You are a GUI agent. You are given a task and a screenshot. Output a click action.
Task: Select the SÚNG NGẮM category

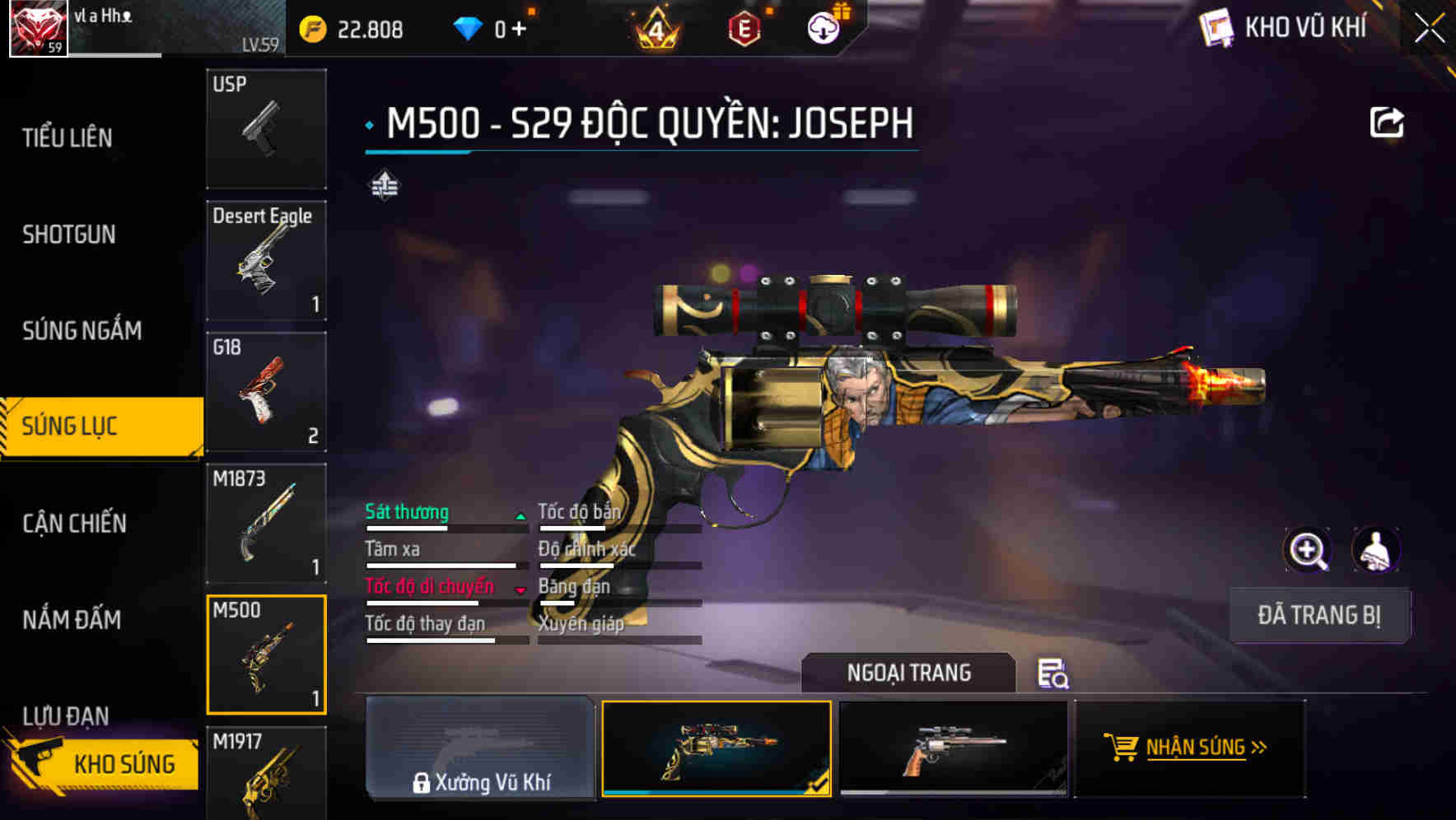(82, 330)
